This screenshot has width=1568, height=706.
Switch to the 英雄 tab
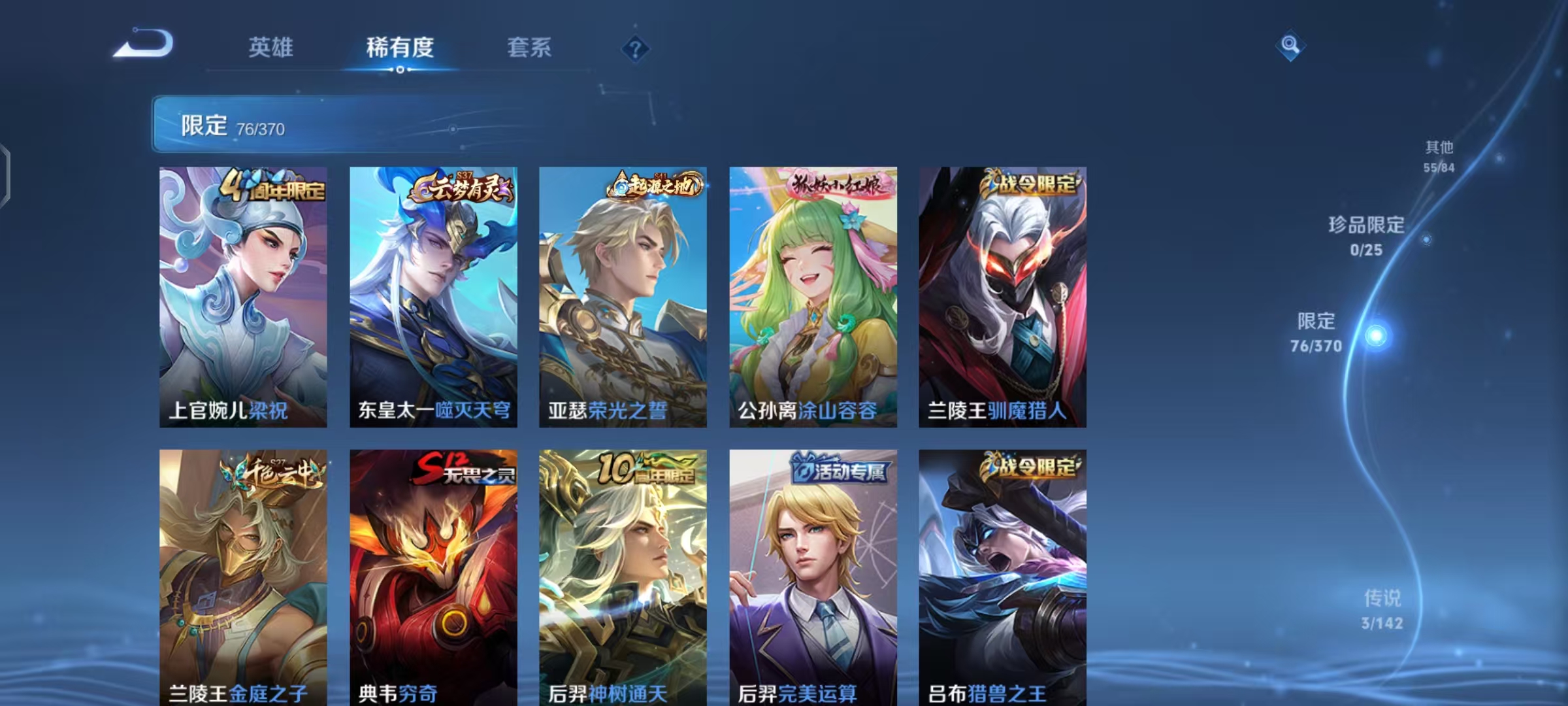tap(271, 48)
